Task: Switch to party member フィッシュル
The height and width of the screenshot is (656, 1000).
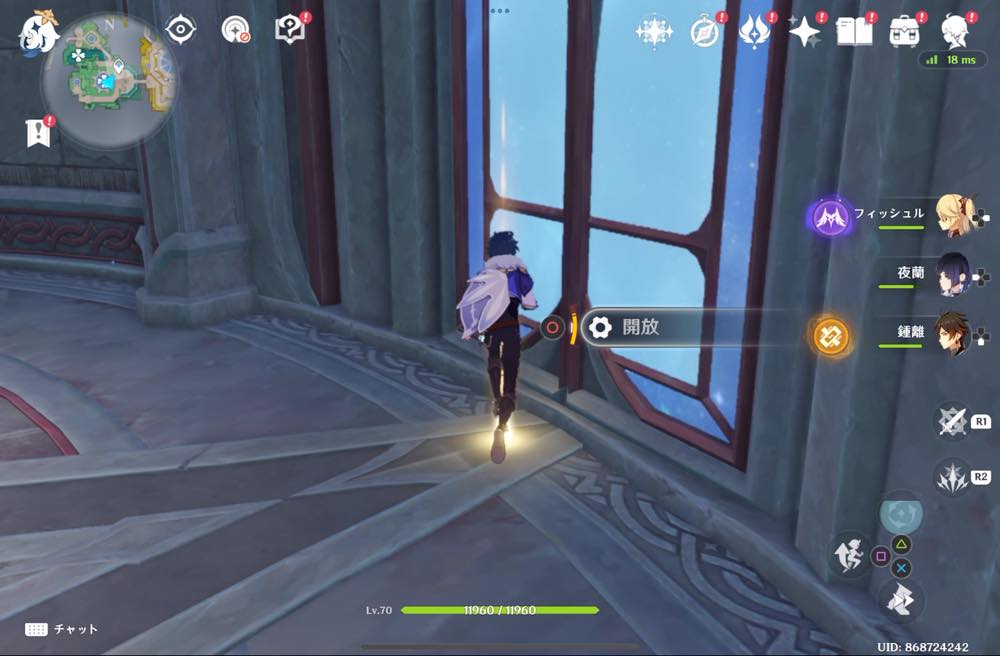Action: tap(955, 215)
